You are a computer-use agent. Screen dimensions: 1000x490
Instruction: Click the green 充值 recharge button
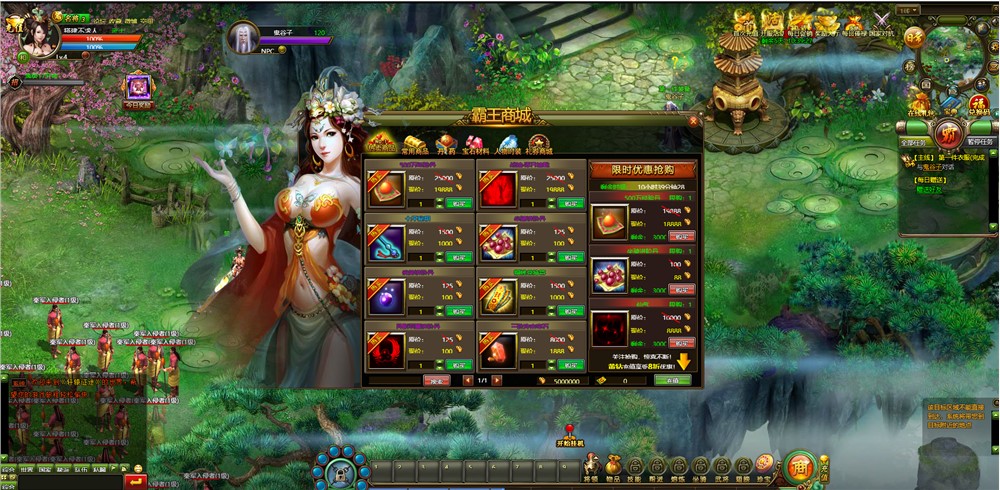pyautogui.click(x=672, y=380)
